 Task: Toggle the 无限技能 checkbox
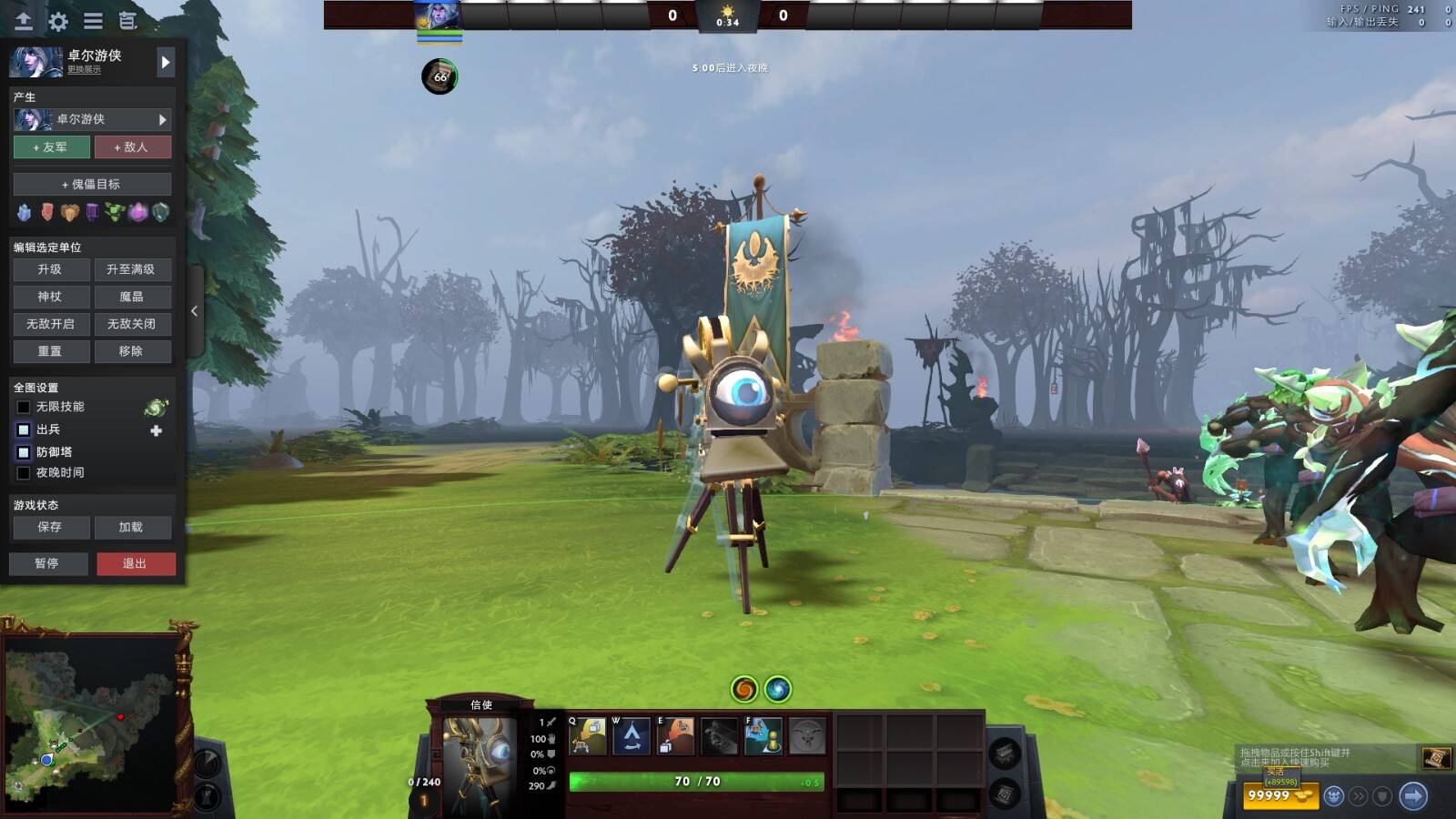click(x=24, y=407)
